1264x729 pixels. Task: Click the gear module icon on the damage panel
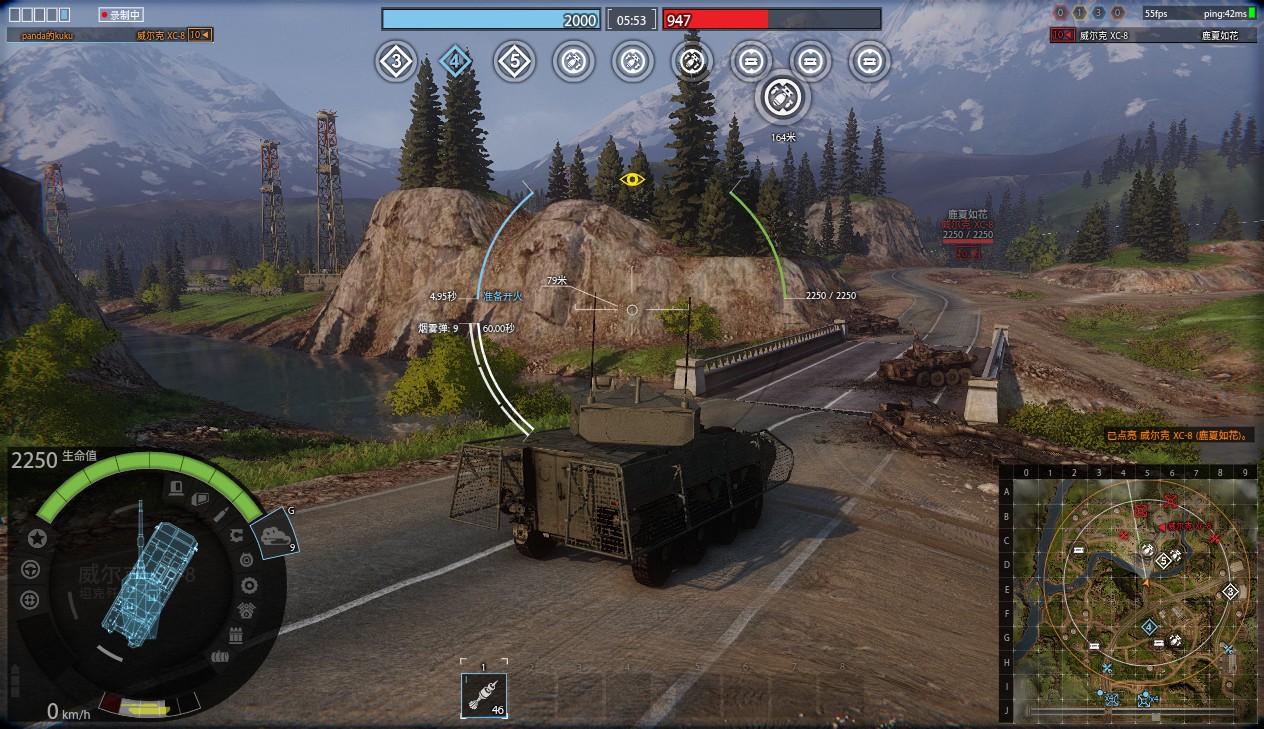249,586
